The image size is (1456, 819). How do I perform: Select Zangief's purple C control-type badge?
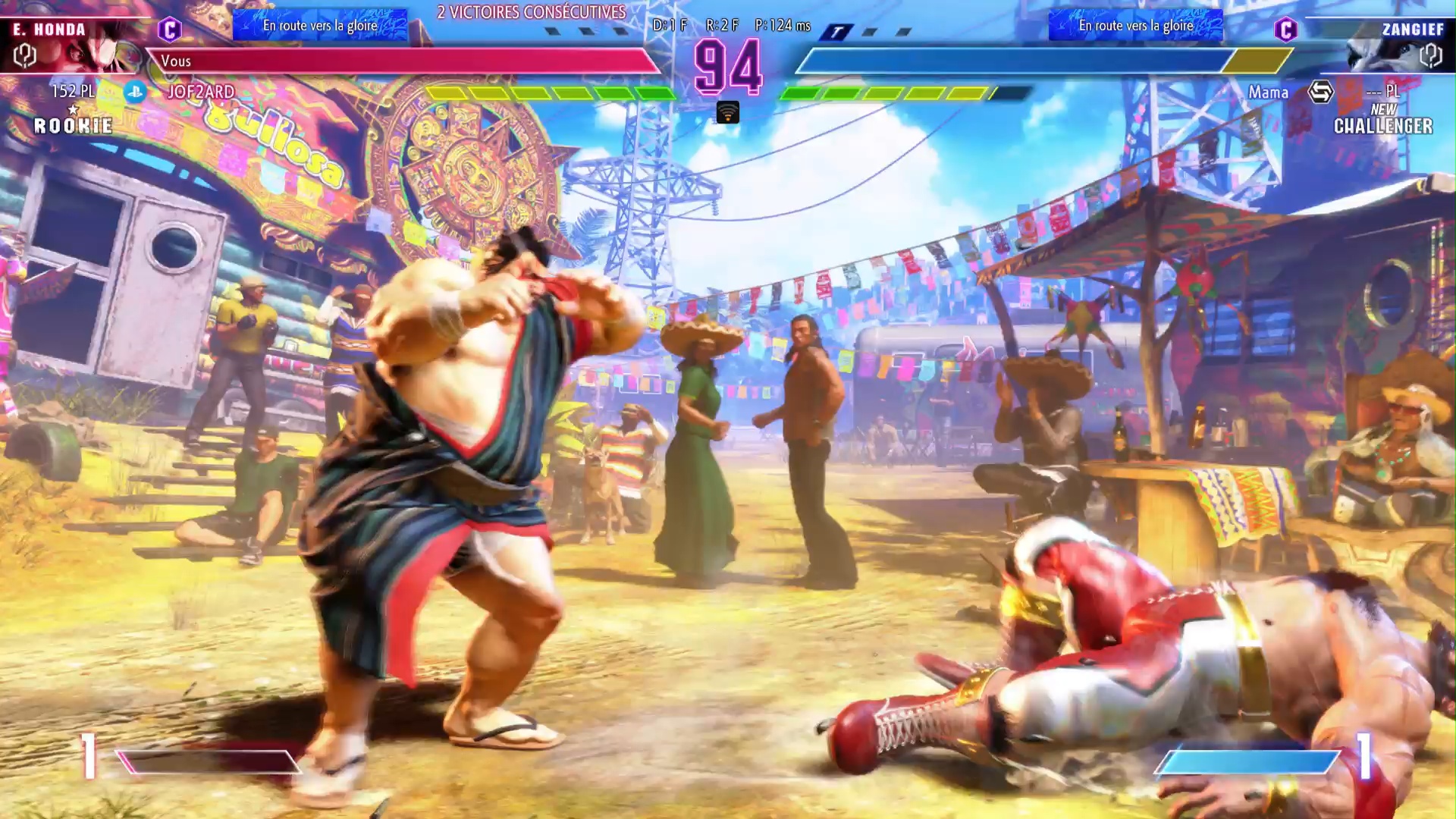[x=1285, y=30]
